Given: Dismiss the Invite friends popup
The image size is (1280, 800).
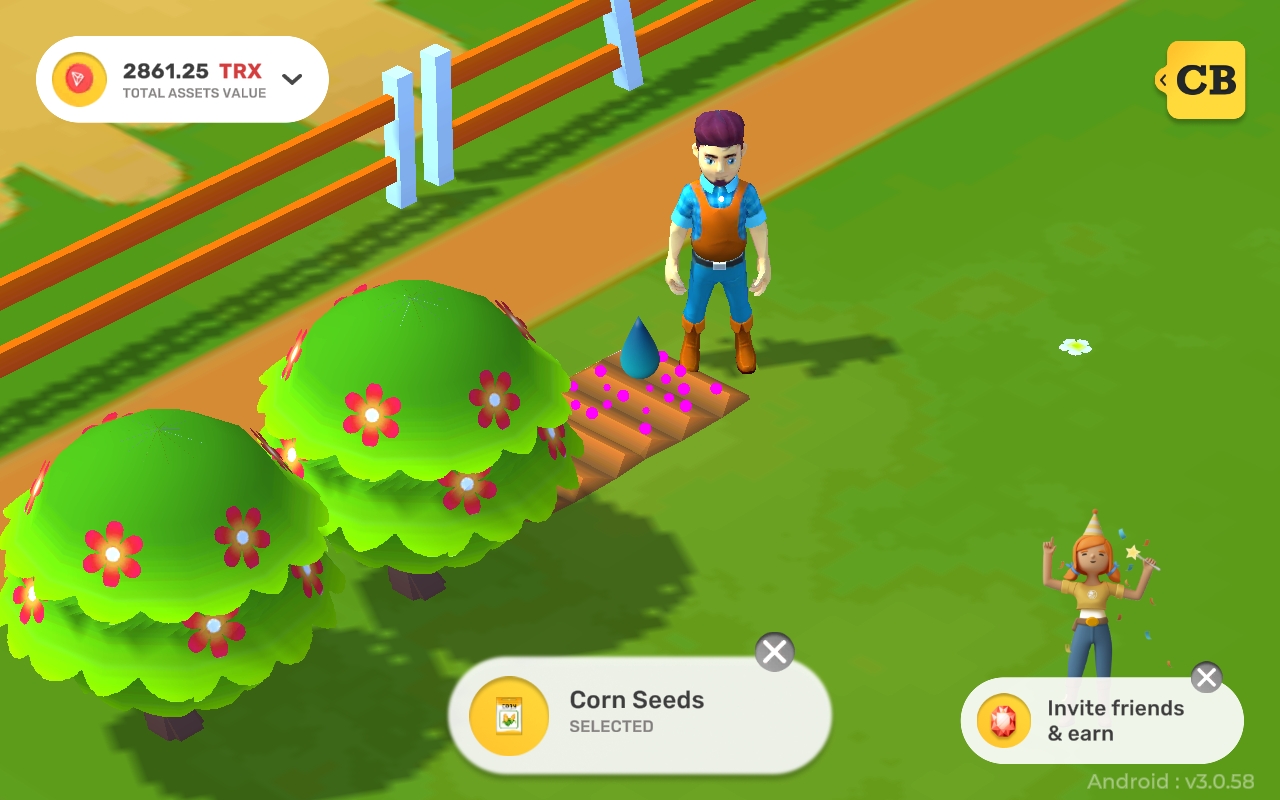Looking at the screenshot, I should coord(1206,677).
